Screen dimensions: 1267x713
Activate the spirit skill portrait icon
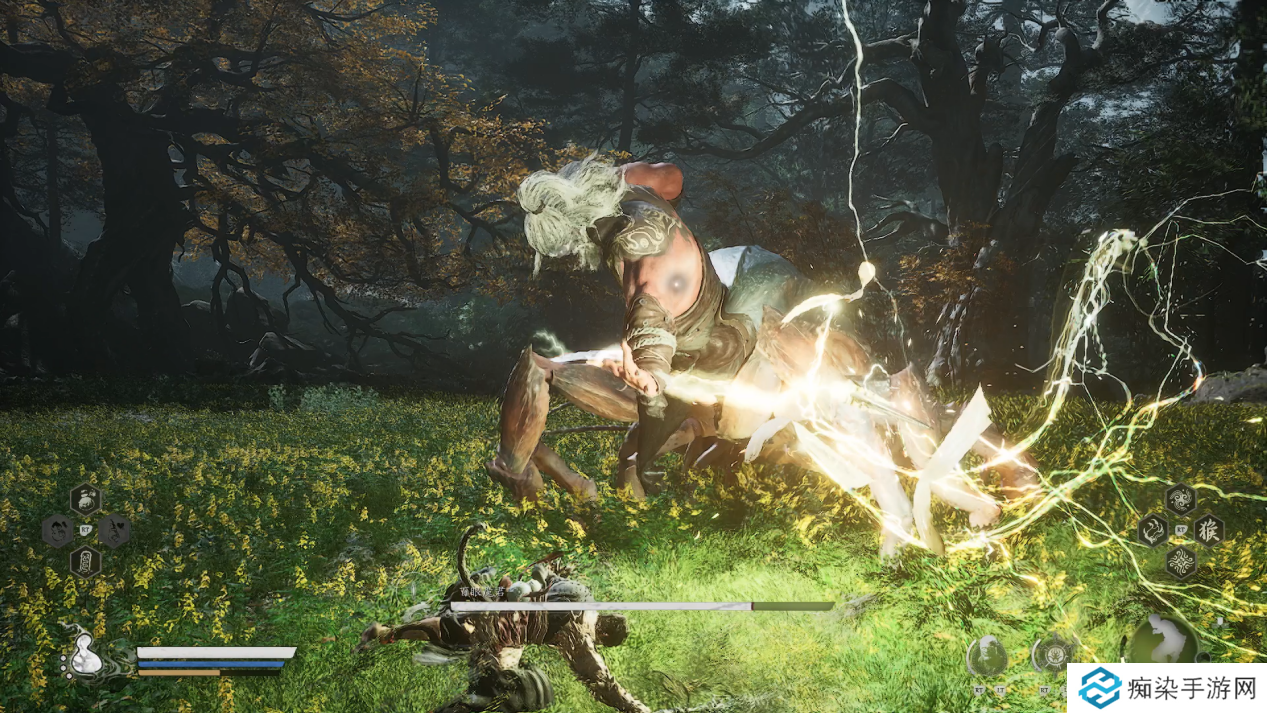(x=986, y=656)
